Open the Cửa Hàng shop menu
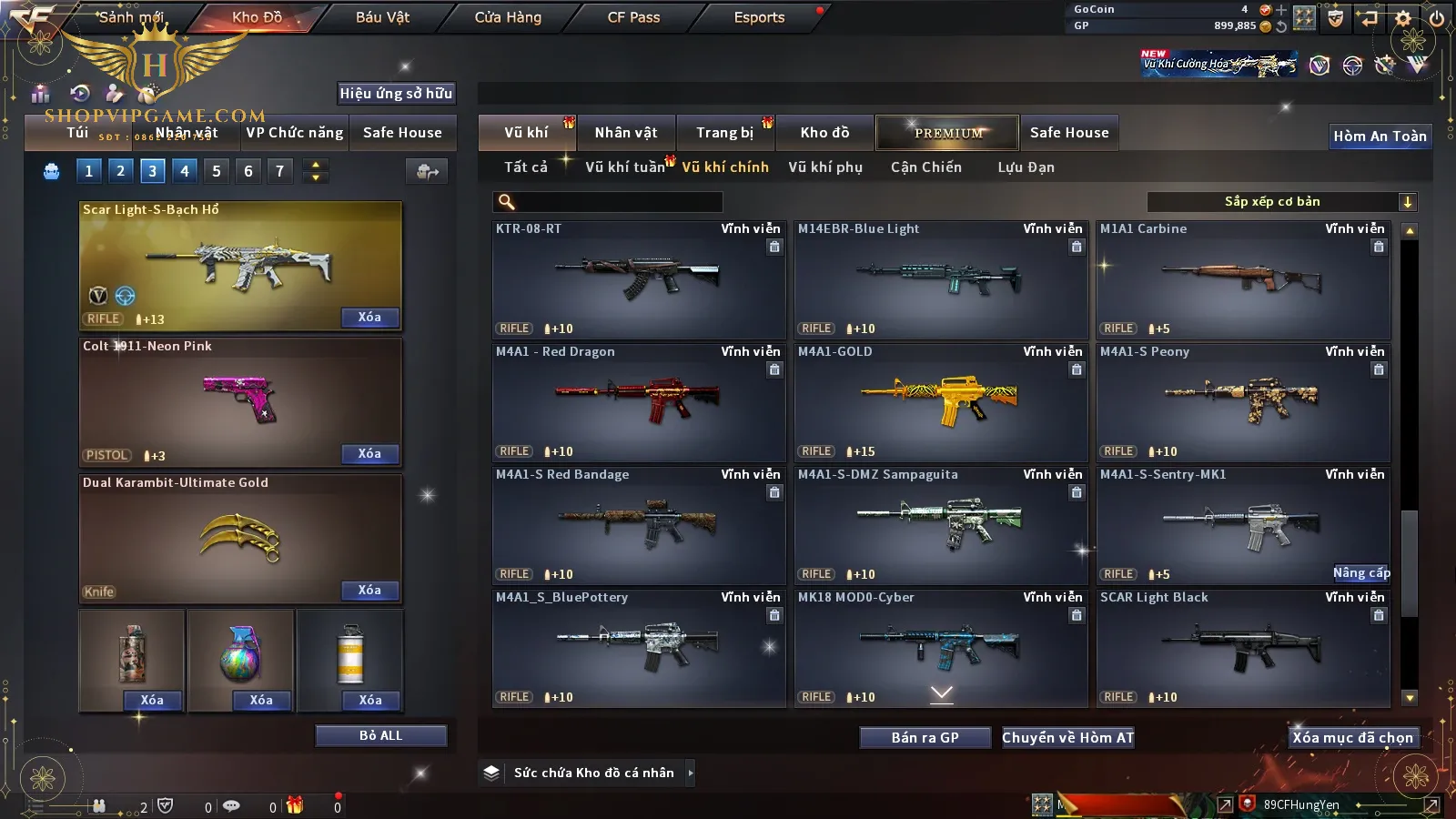 [508, 17]
